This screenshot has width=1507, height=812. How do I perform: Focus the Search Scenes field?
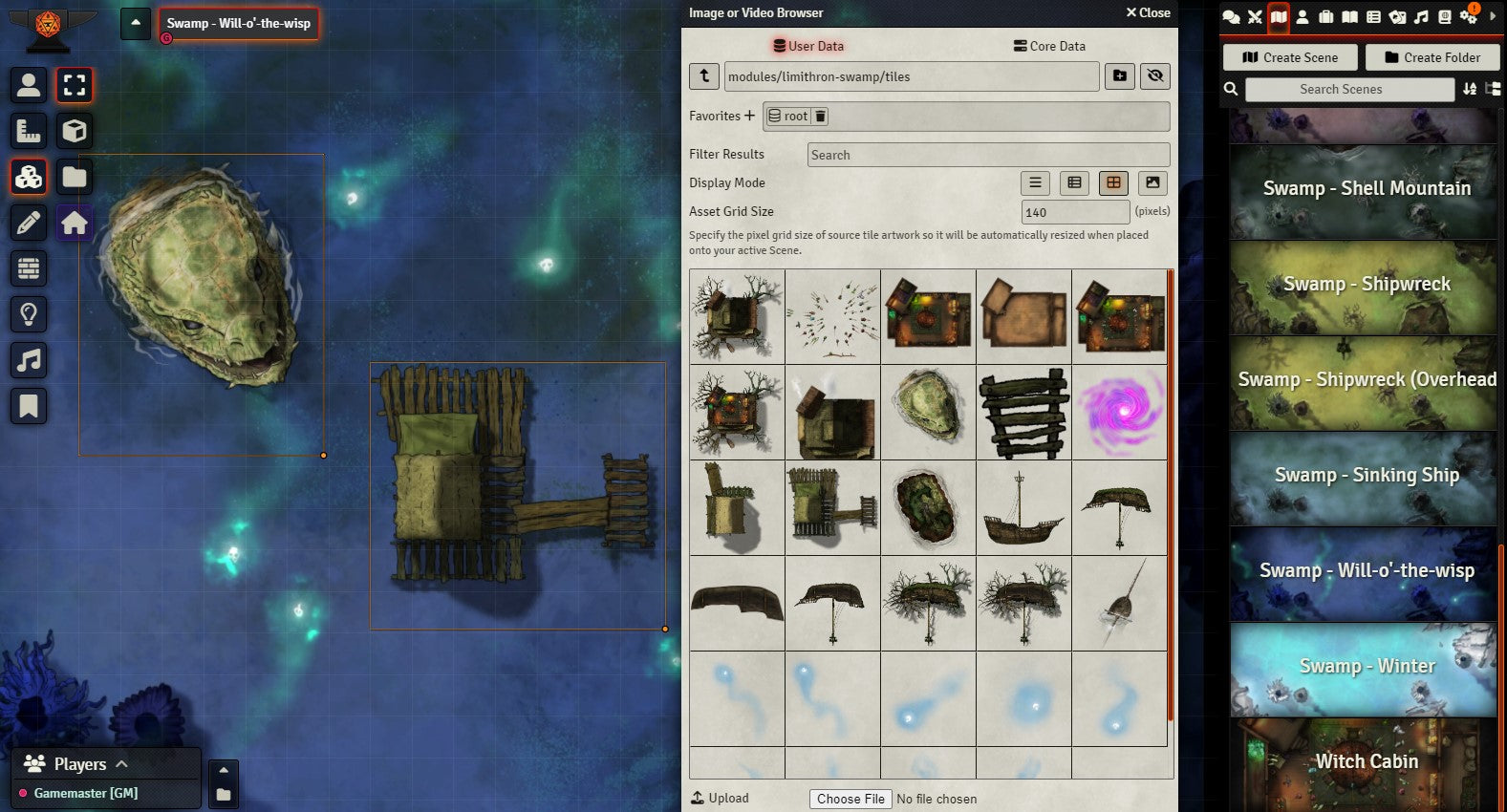(1349, 89)
